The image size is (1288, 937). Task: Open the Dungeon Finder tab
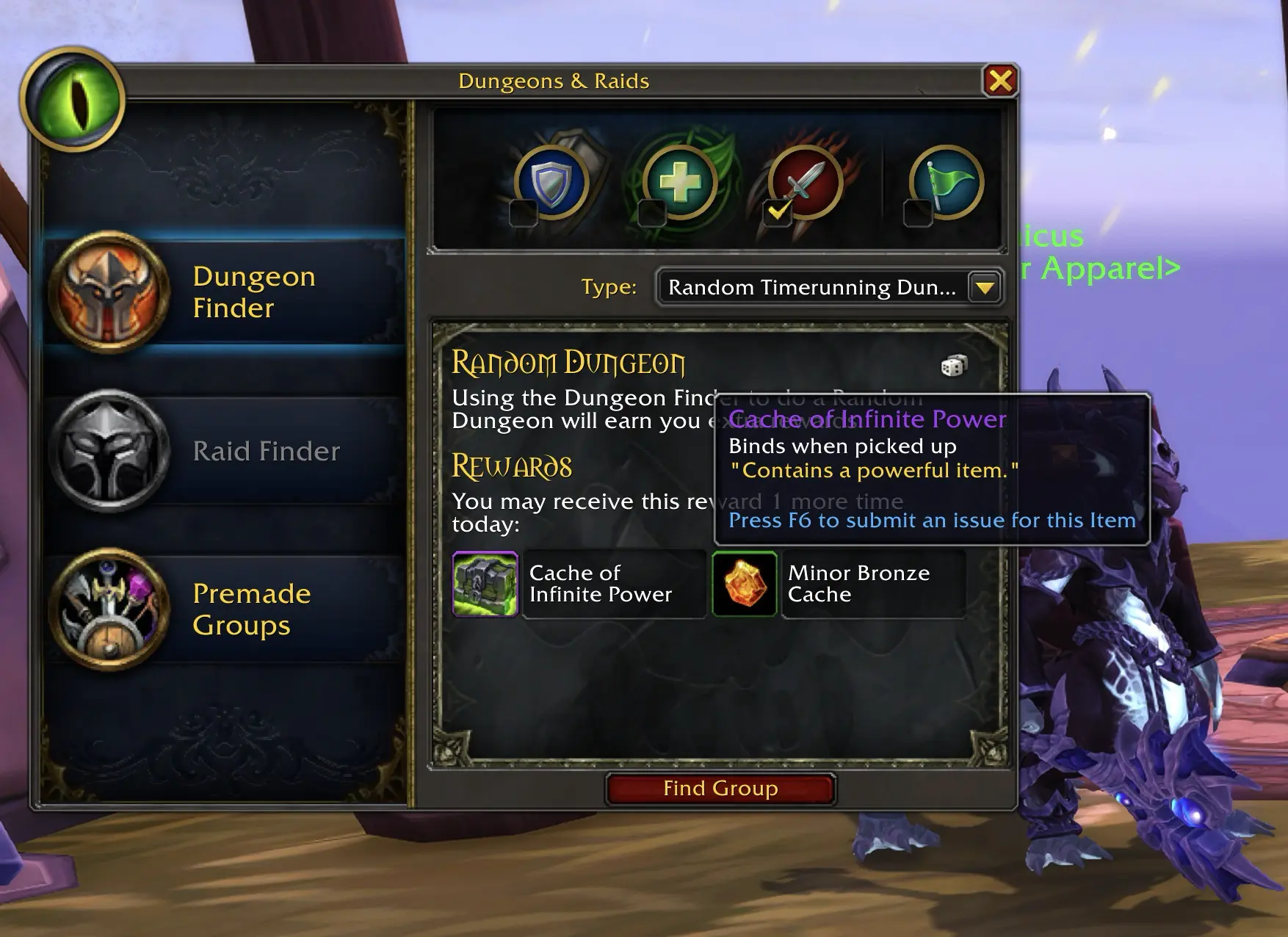[x=224, y=292]
